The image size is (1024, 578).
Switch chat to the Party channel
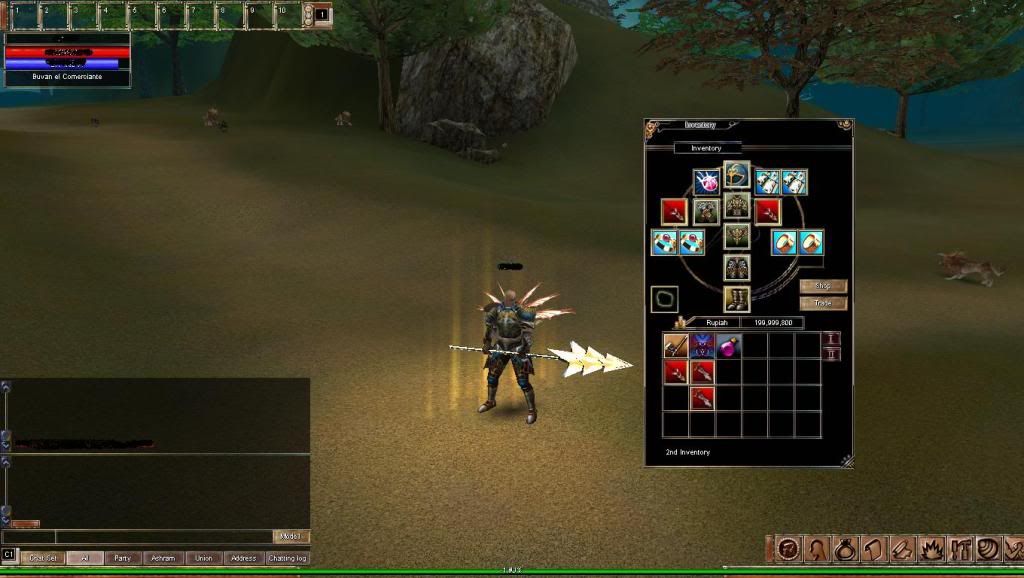(x=122, y=558)
